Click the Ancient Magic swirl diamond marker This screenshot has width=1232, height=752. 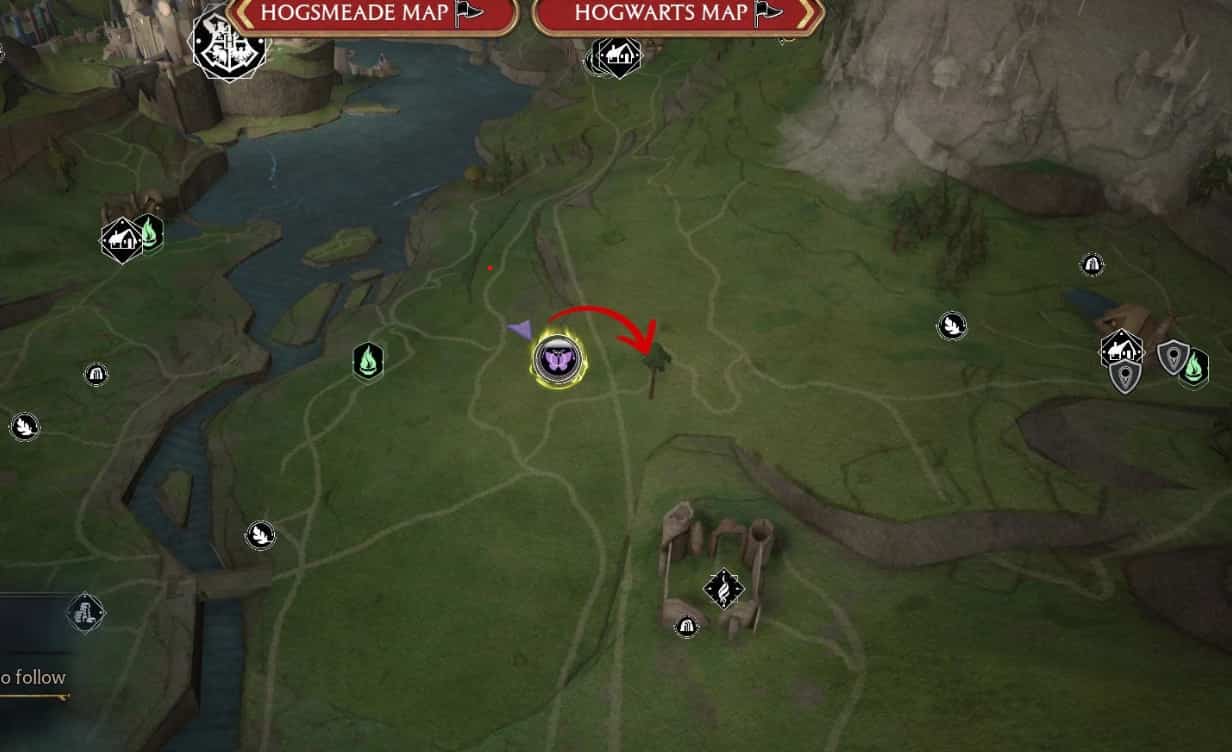click(723, 589)
